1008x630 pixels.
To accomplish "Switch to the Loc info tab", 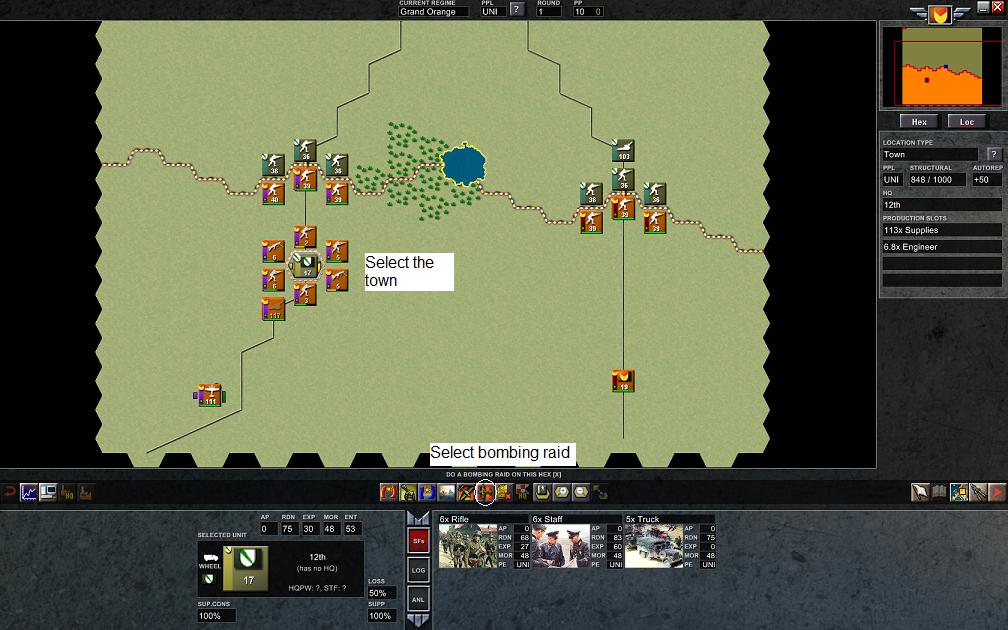I will (966, 122).
